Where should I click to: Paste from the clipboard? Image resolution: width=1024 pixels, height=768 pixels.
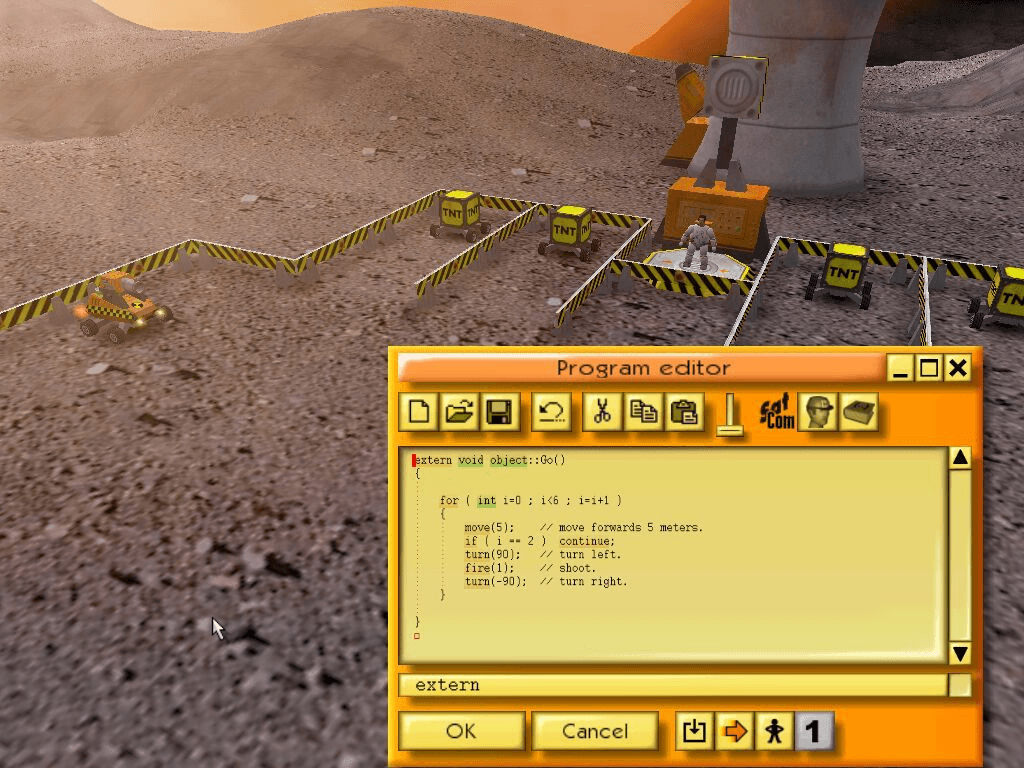(x=684, y=411)
